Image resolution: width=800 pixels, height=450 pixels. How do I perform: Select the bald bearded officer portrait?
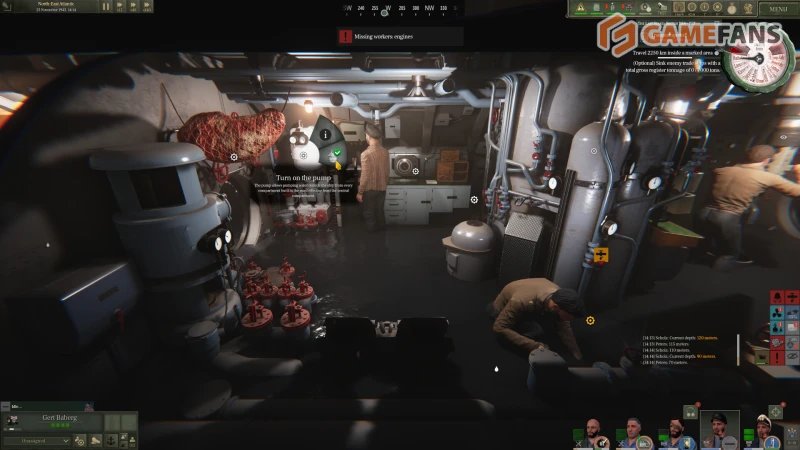[592, 430]
